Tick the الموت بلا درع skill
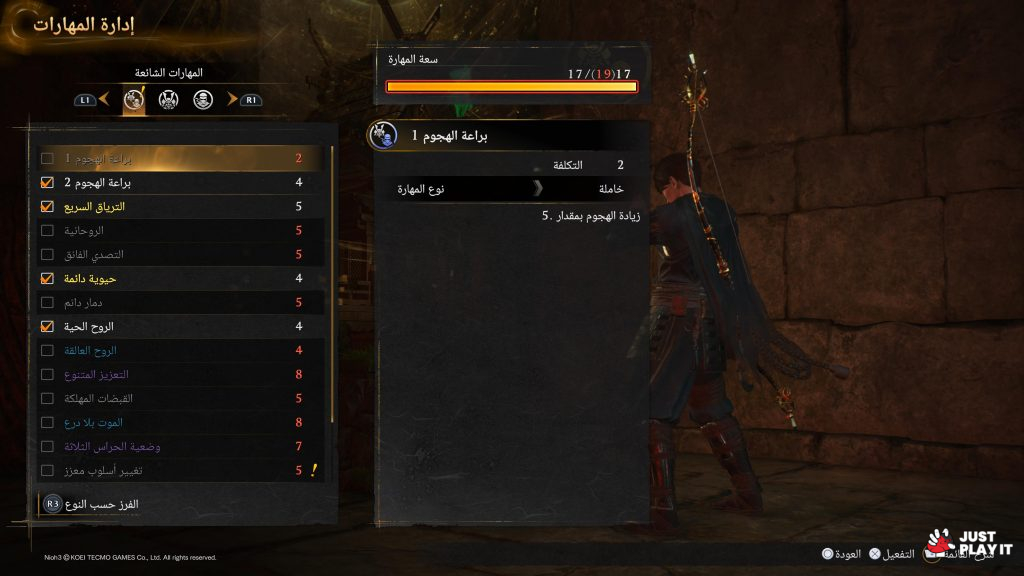The width and height of the screenshot is (1024, 576). click(47, 422)
